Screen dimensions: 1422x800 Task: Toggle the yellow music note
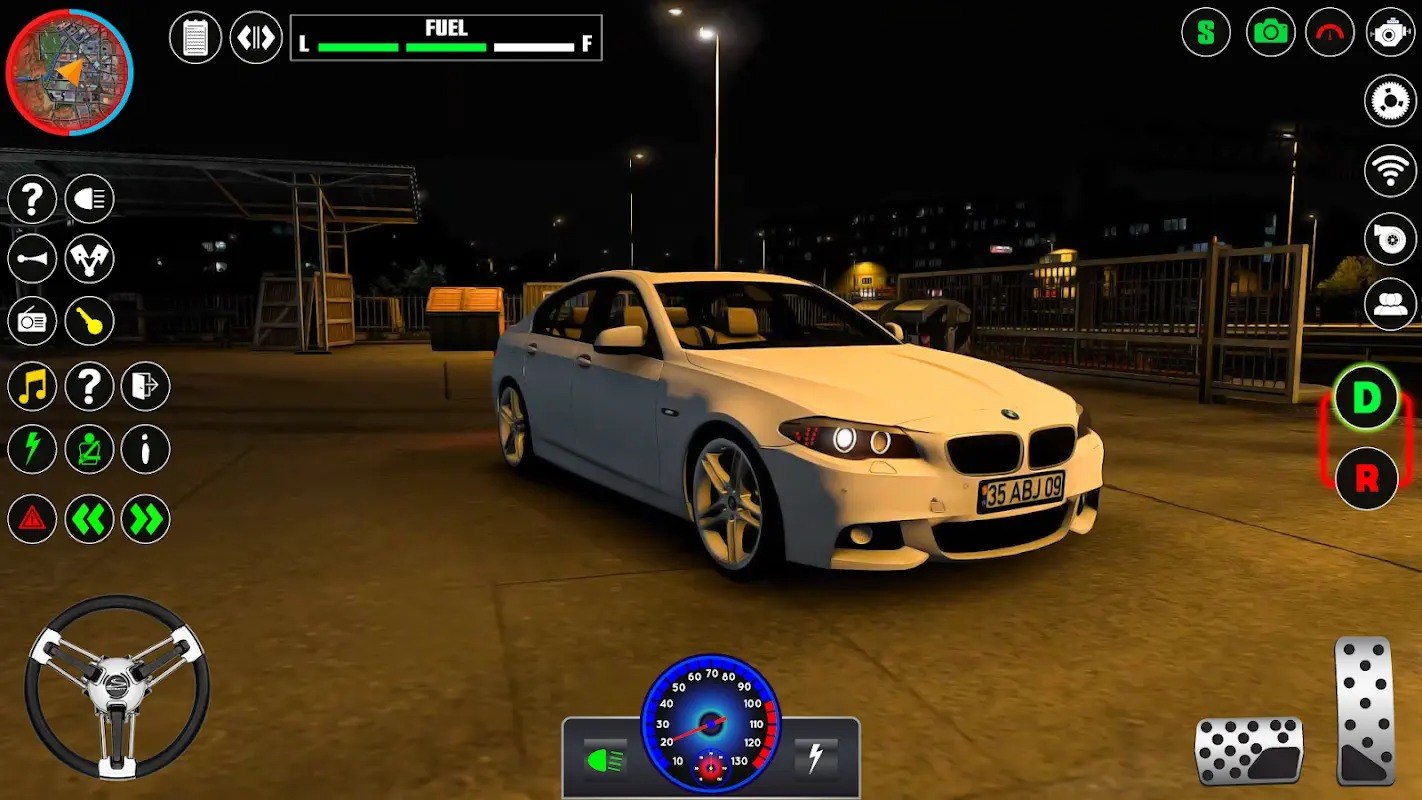click(x=32, y=386)
